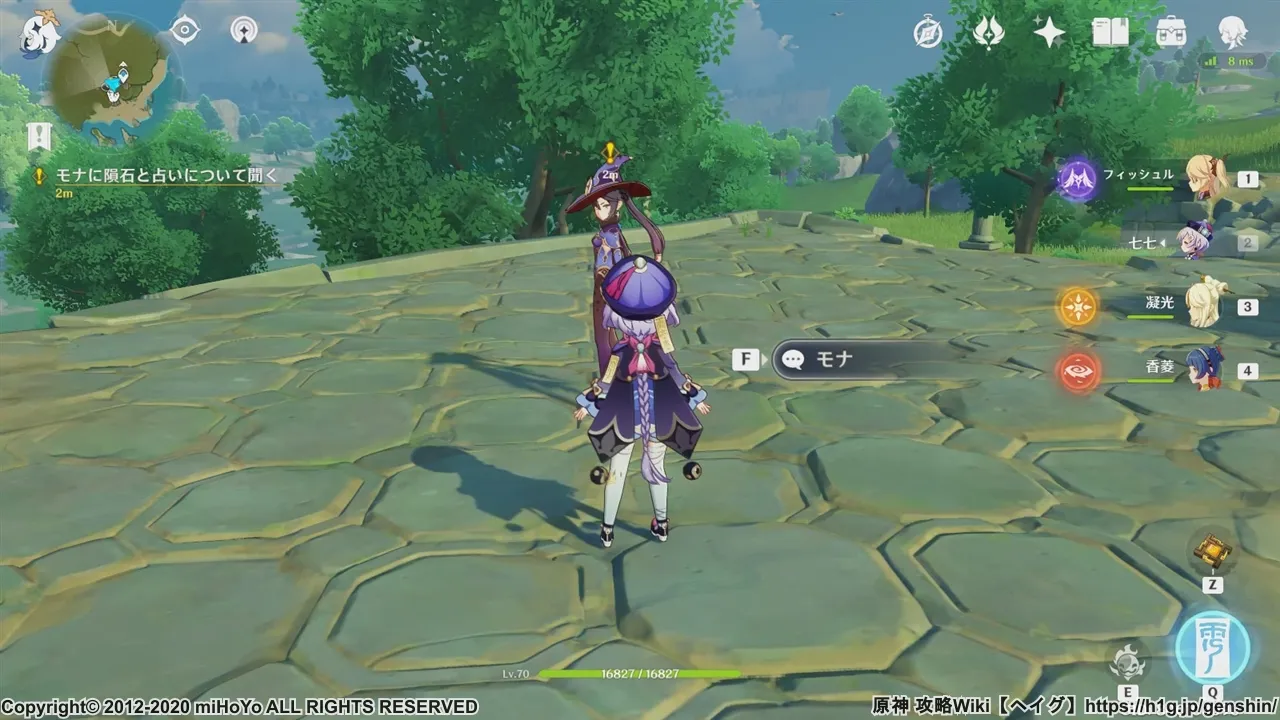The image size is (1280, 720).
Task: Open the Paimon menu
Action: click(38, 32)
